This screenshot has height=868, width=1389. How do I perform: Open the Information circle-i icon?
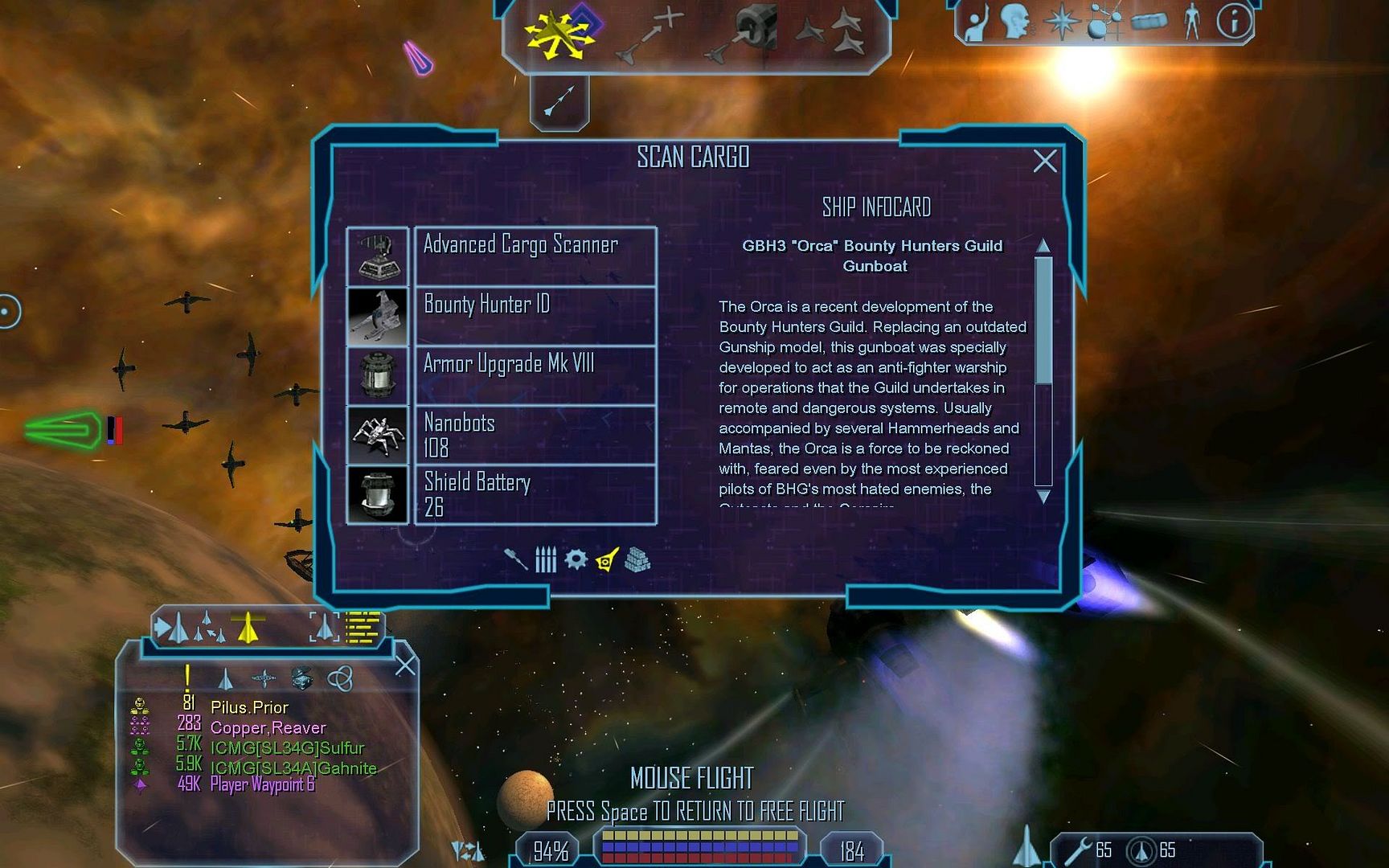(x=1234, y=22)
